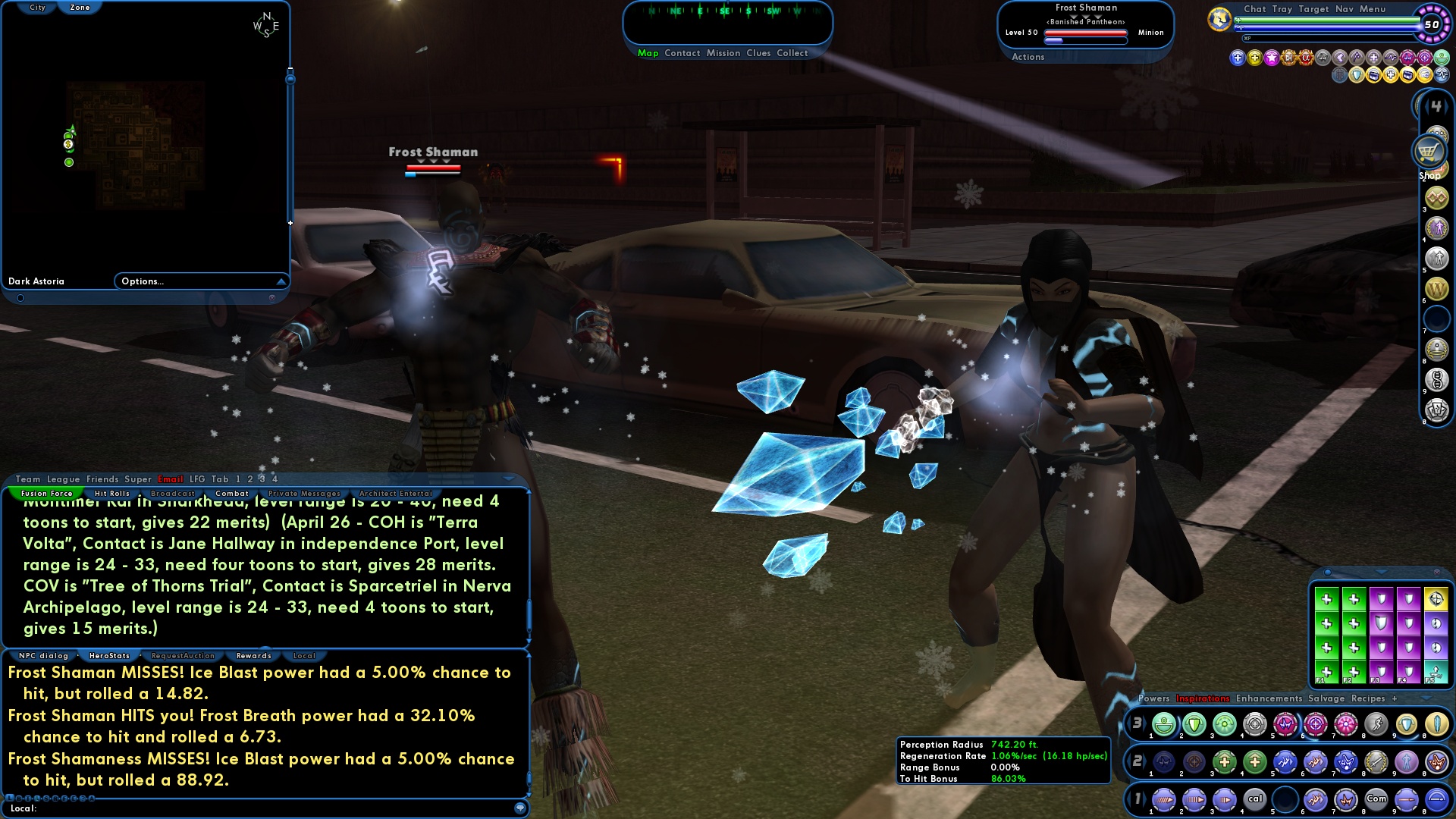
Task: Switch the minimap to the City tab
Action: [x=36, y=7]
